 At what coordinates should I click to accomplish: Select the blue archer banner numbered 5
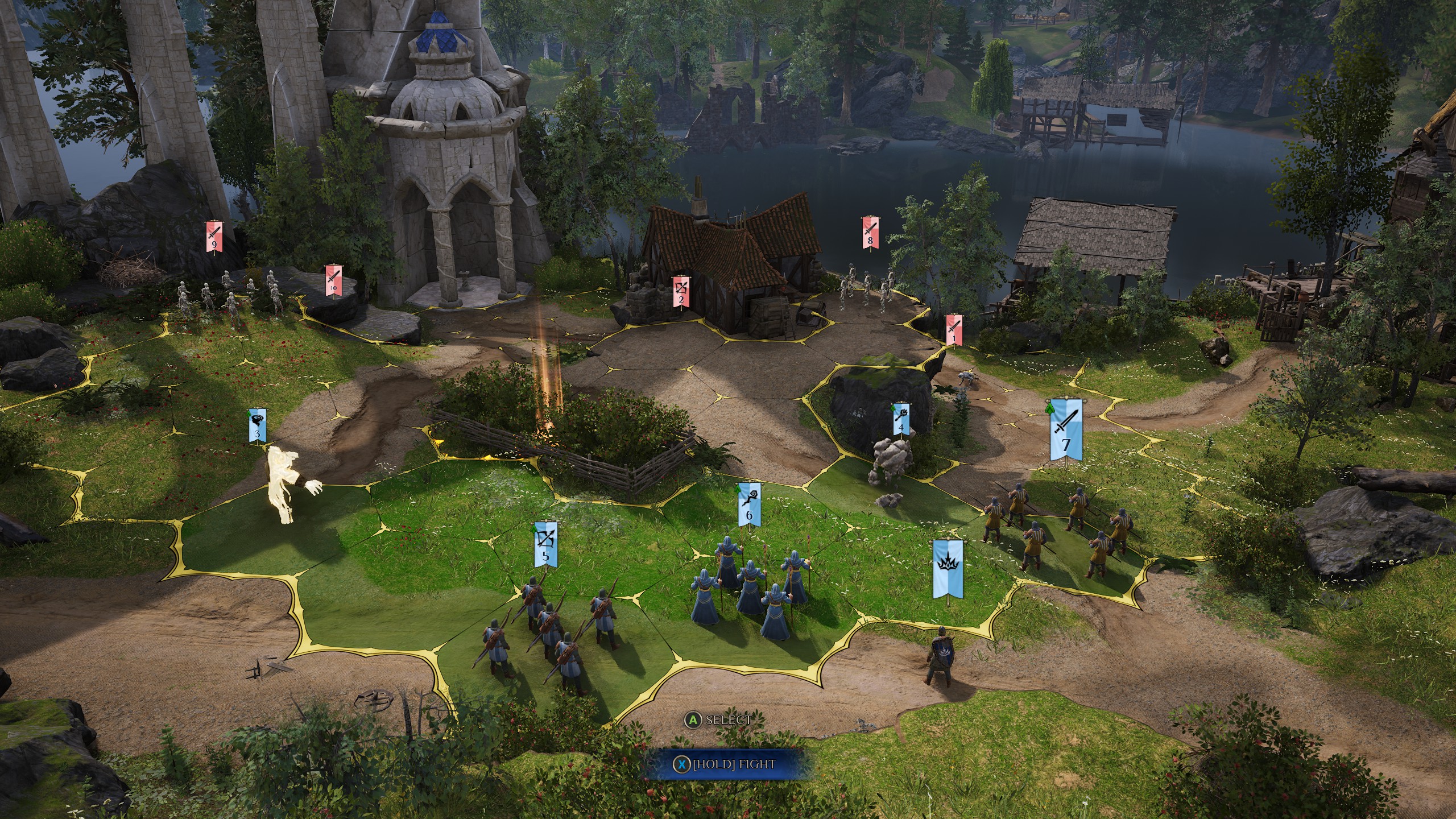546,544
